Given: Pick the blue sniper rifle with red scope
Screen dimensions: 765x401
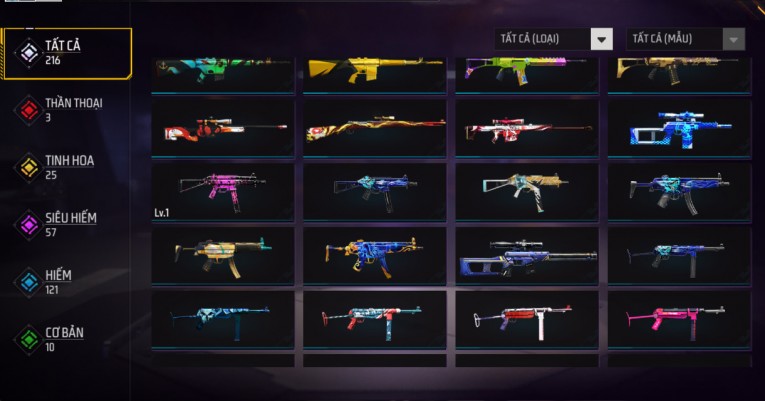Looking at the screenshot, I should point(679,128).
